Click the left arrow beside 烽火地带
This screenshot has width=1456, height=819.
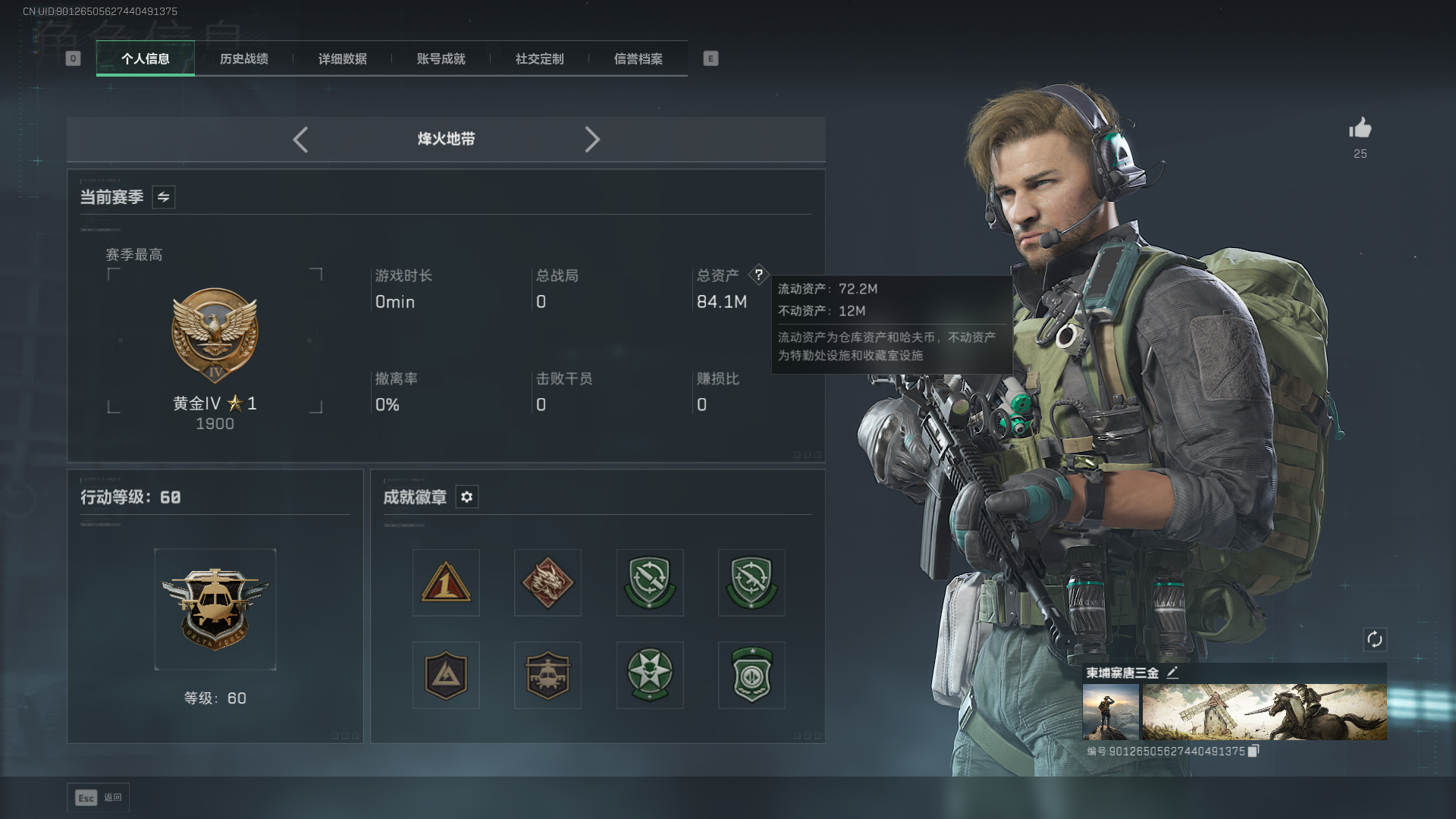coord(300,140)
